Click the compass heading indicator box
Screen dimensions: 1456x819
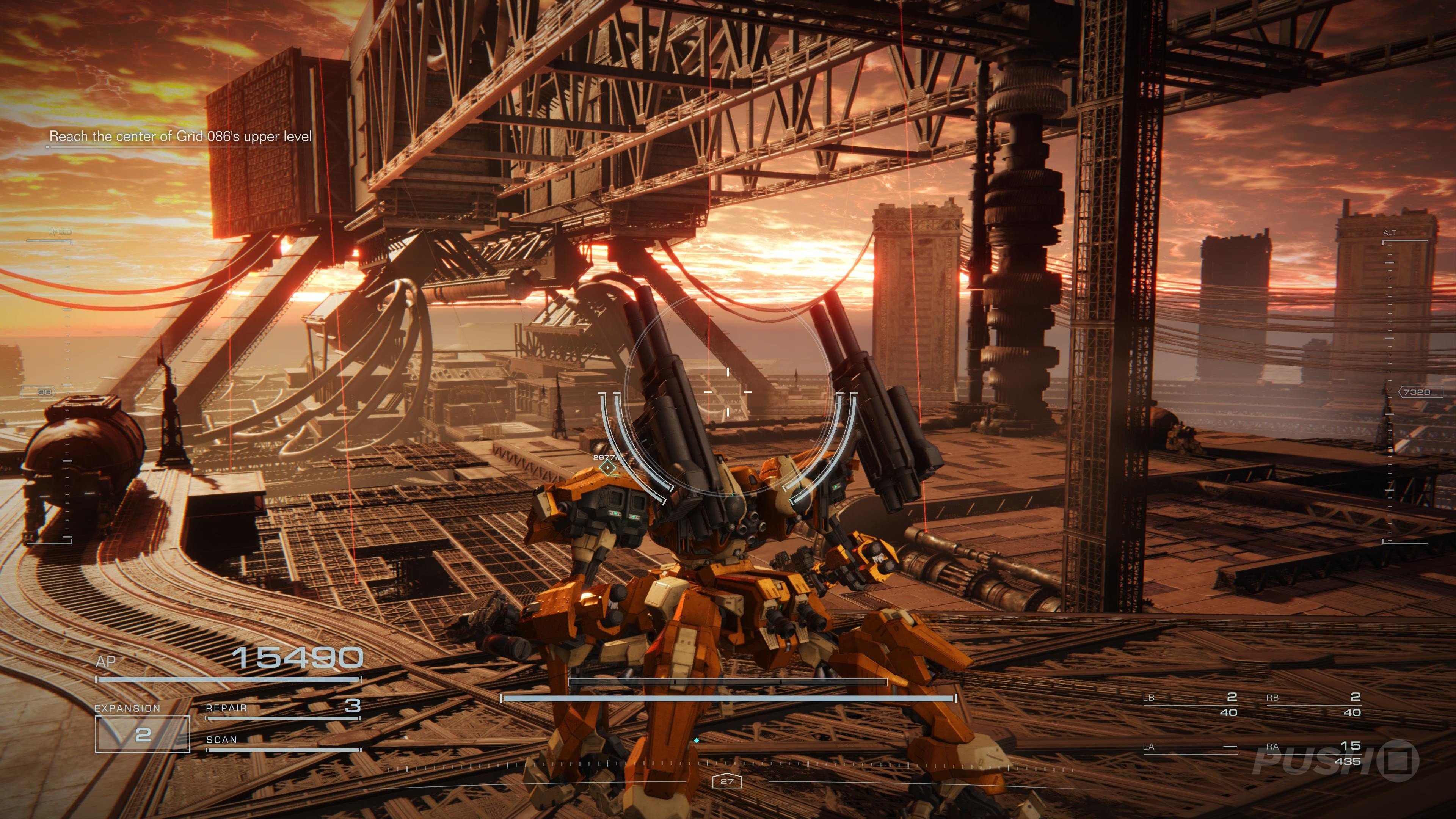click(727, 782)
